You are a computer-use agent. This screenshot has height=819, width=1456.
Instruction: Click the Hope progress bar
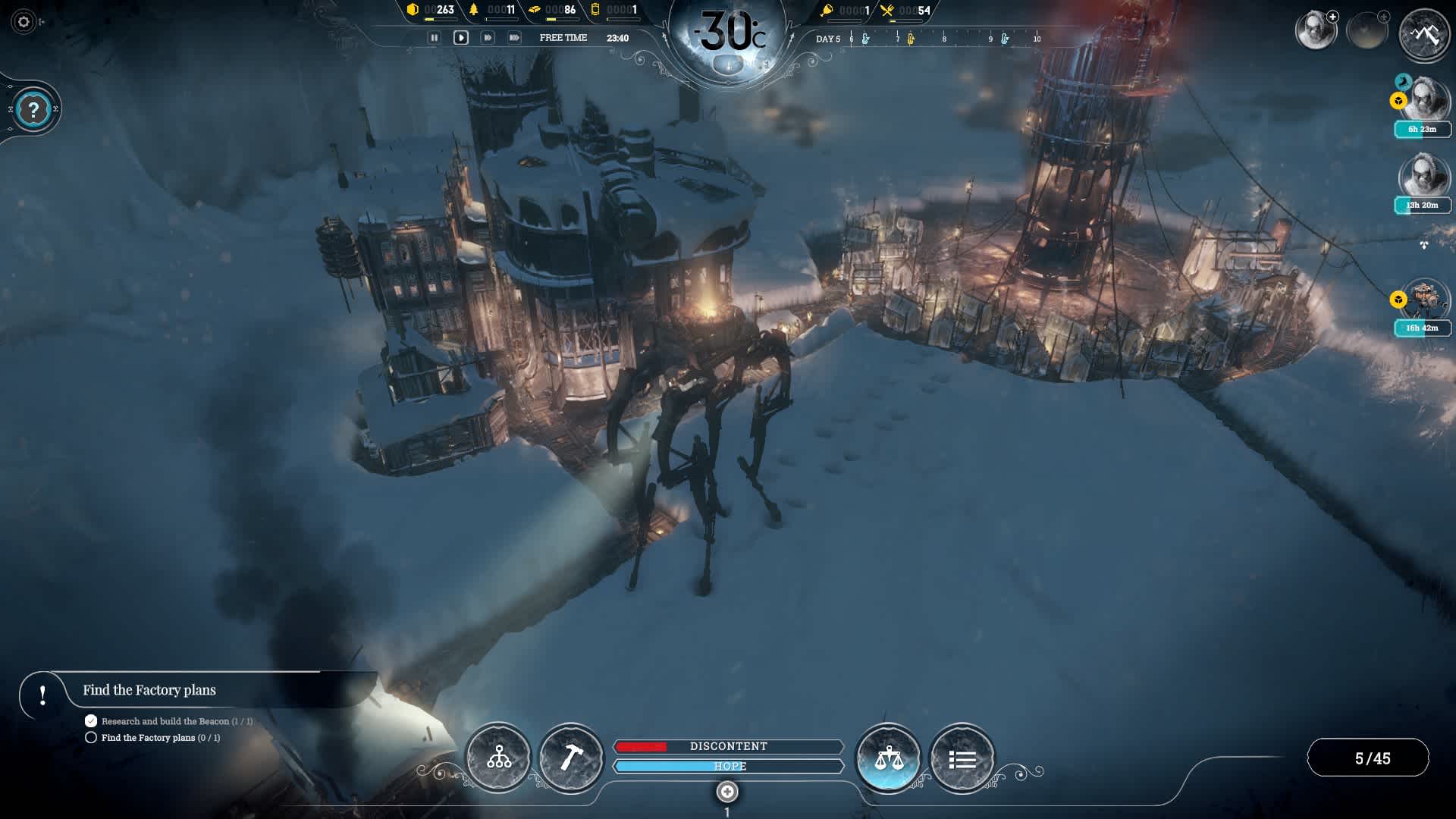[730, 767]
